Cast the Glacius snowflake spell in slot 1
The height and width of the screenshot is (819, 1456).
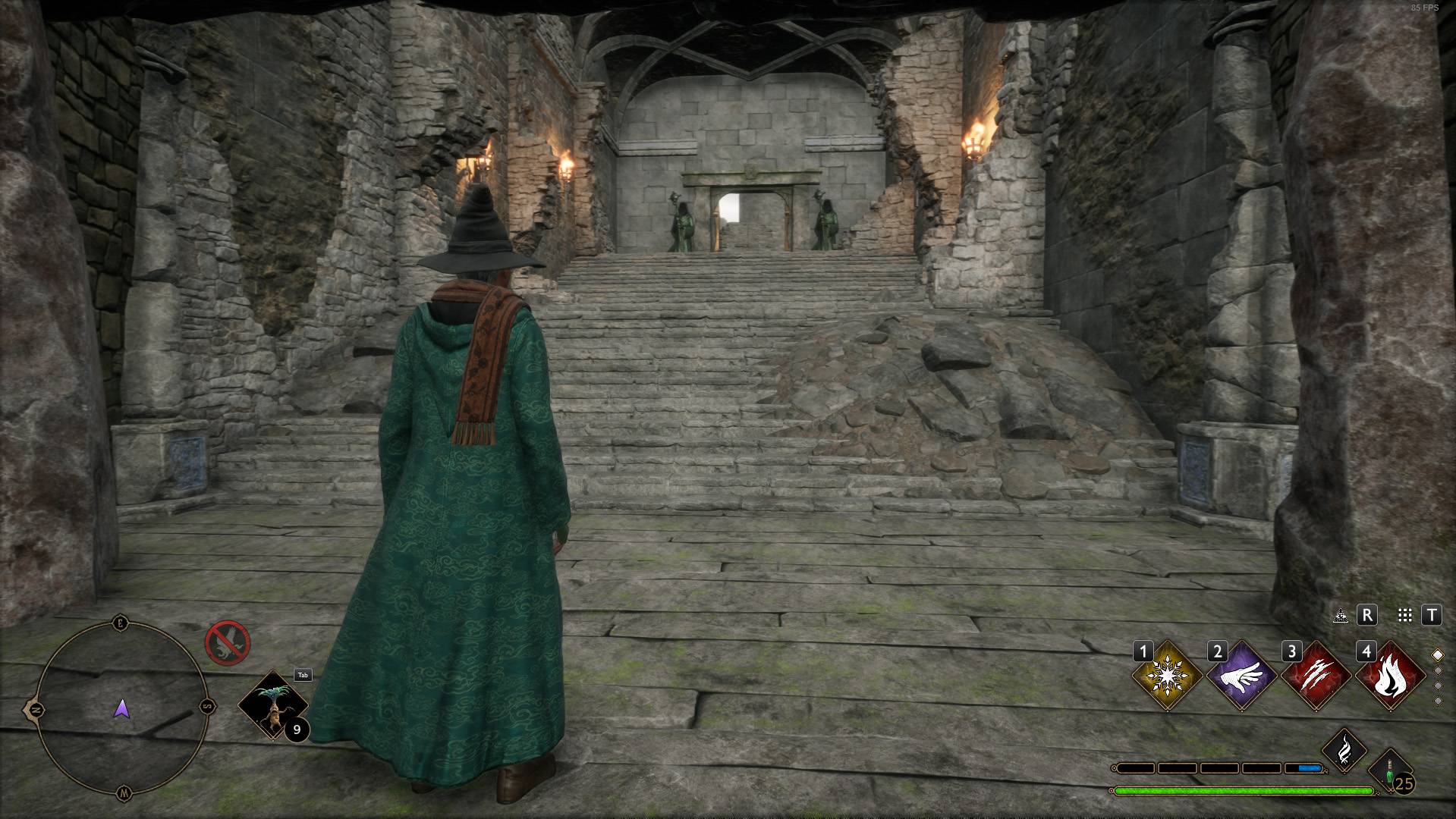[1167, 676]
